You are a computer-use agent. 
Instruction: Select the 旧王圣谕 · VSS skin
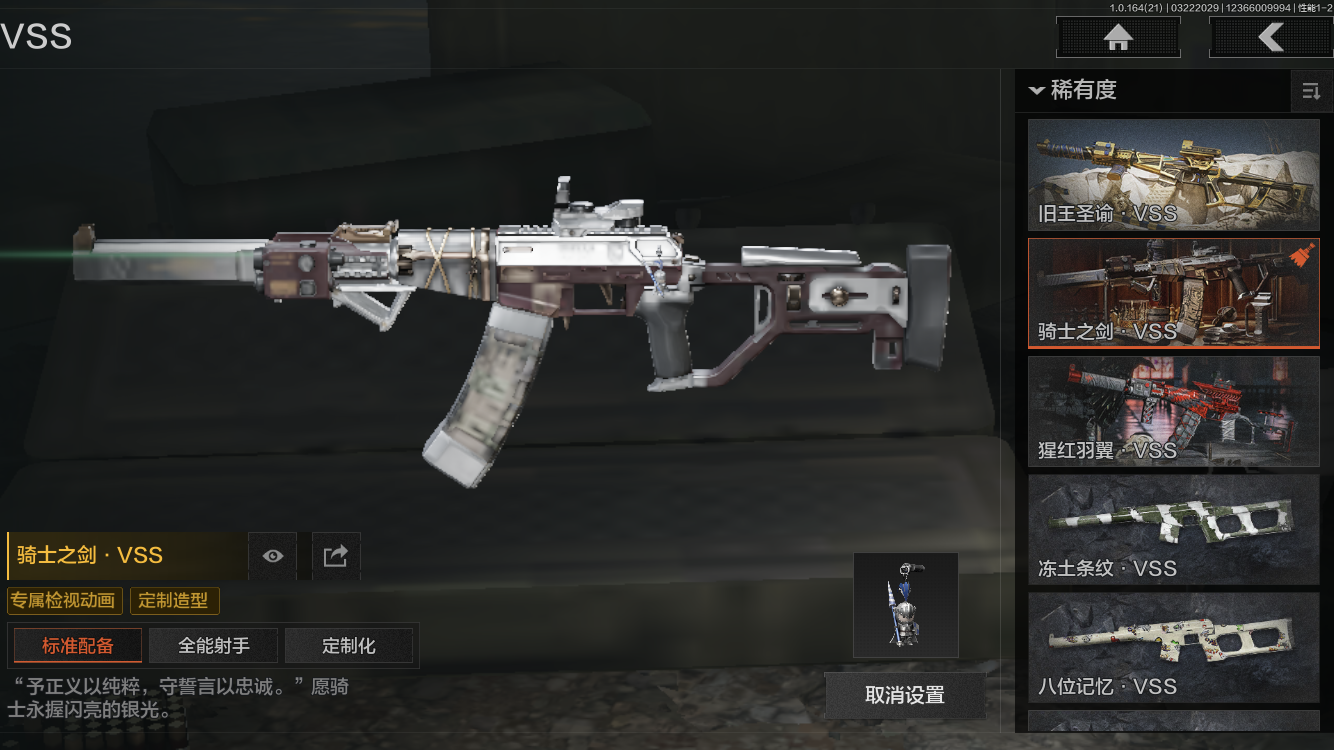tap(1173, 174)
